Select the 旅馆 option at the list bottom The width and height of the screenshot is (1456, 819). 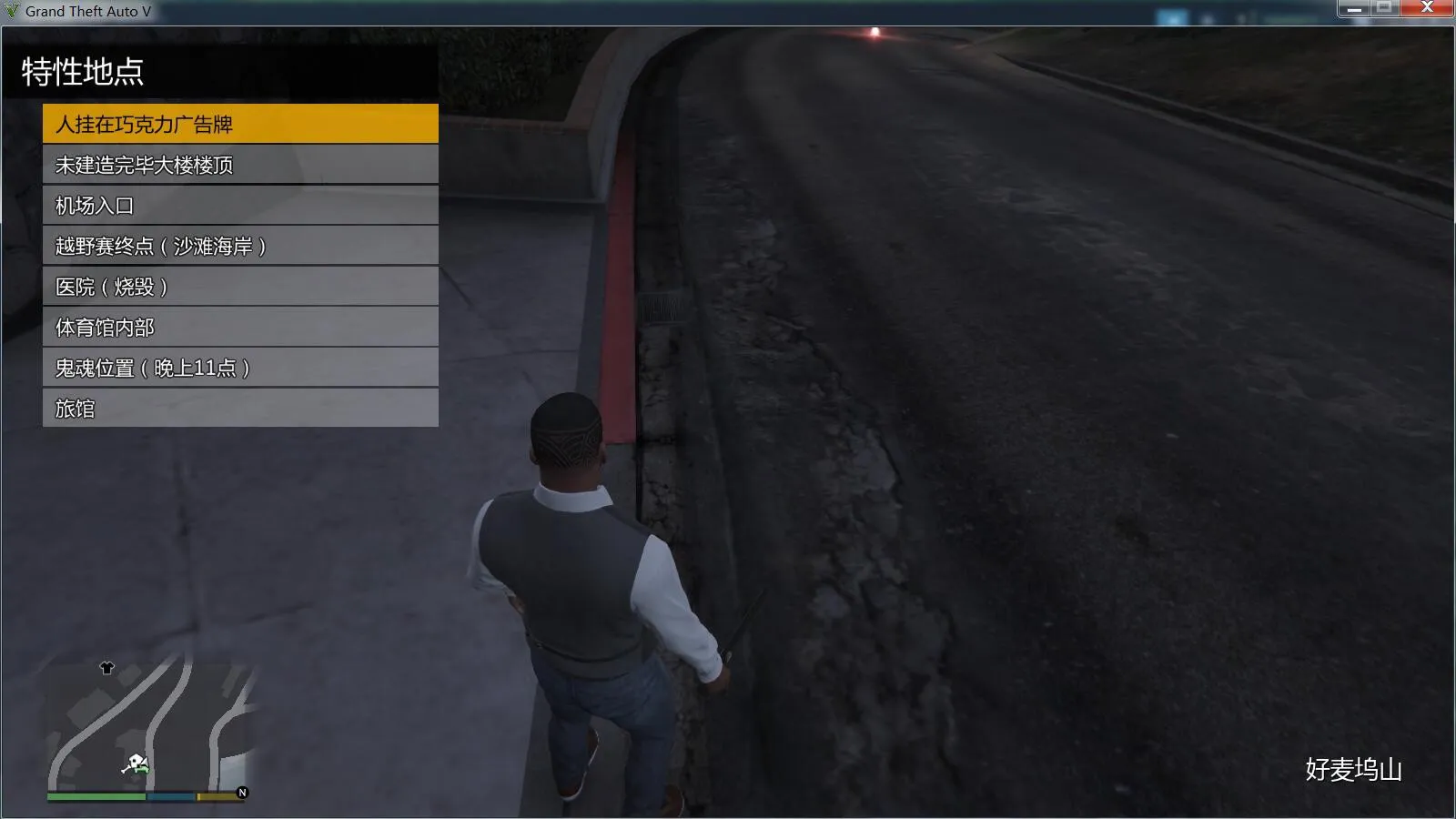(x=239, y=409)
